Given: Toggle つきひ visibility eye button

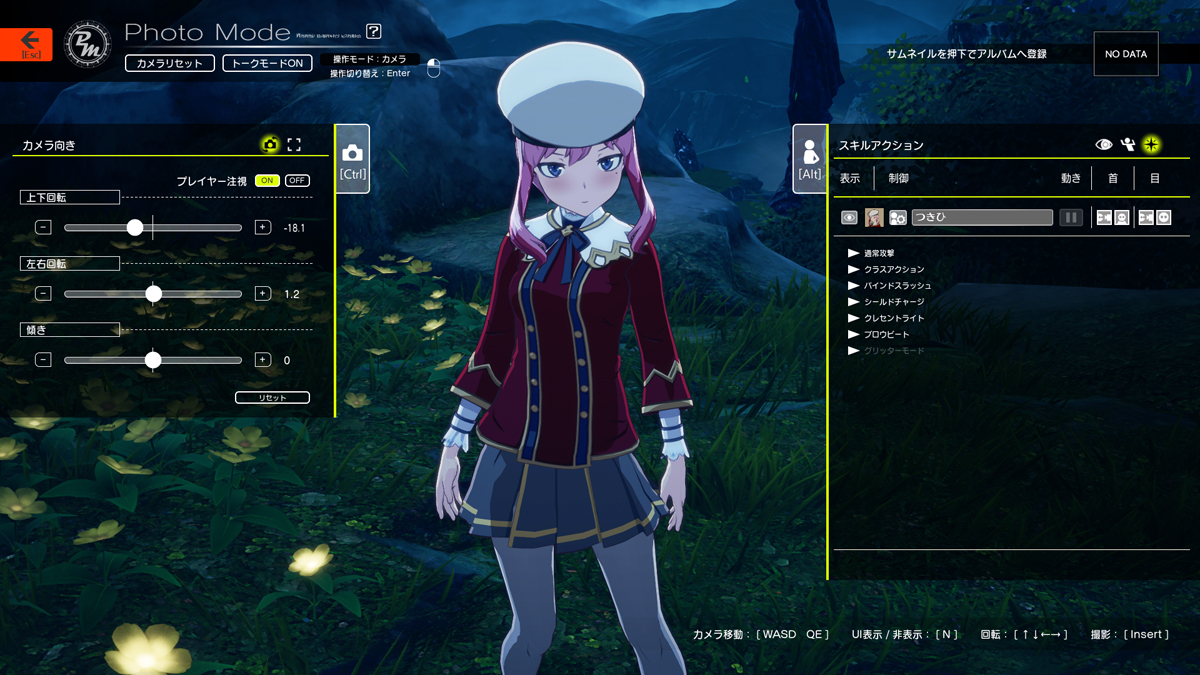Looking at the screenshot, I should pyautogui.click(x=849, y=217).
